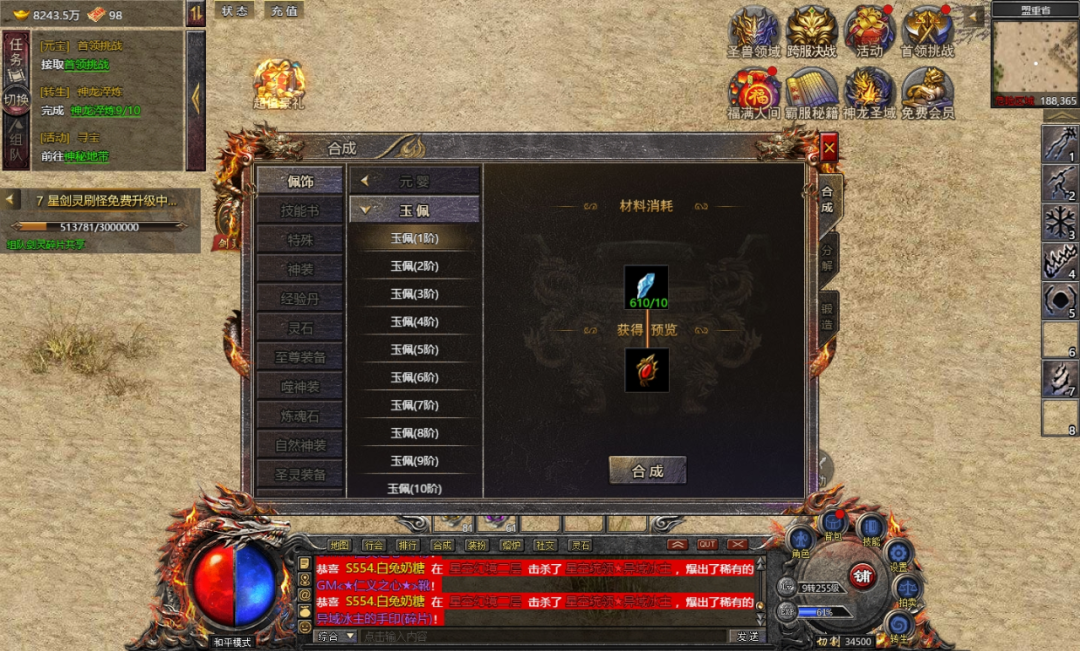Enter the 跨服决战 cross-server battle
1080x651 pixels.
click(811, 32)
